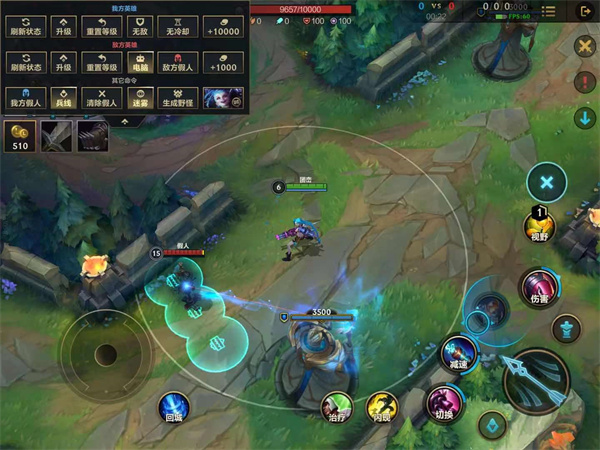
Task: Open the shop via the 510 gold icon
Action: 19,137
